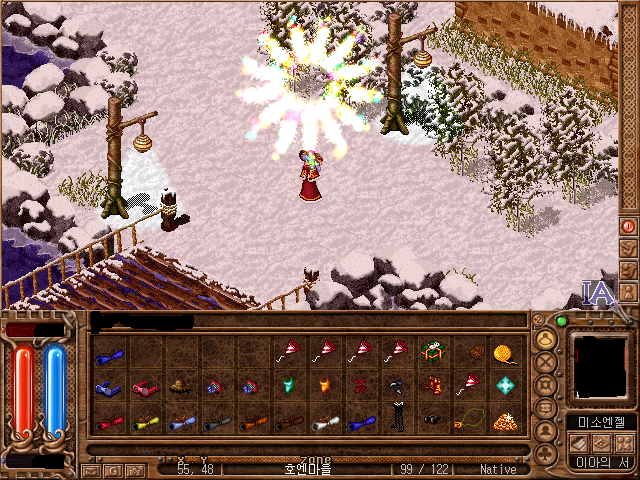The width and height of the screenshot is (640, 480).
Task: Select the blue sunglasses in inventory
Action: pos(108,387)
